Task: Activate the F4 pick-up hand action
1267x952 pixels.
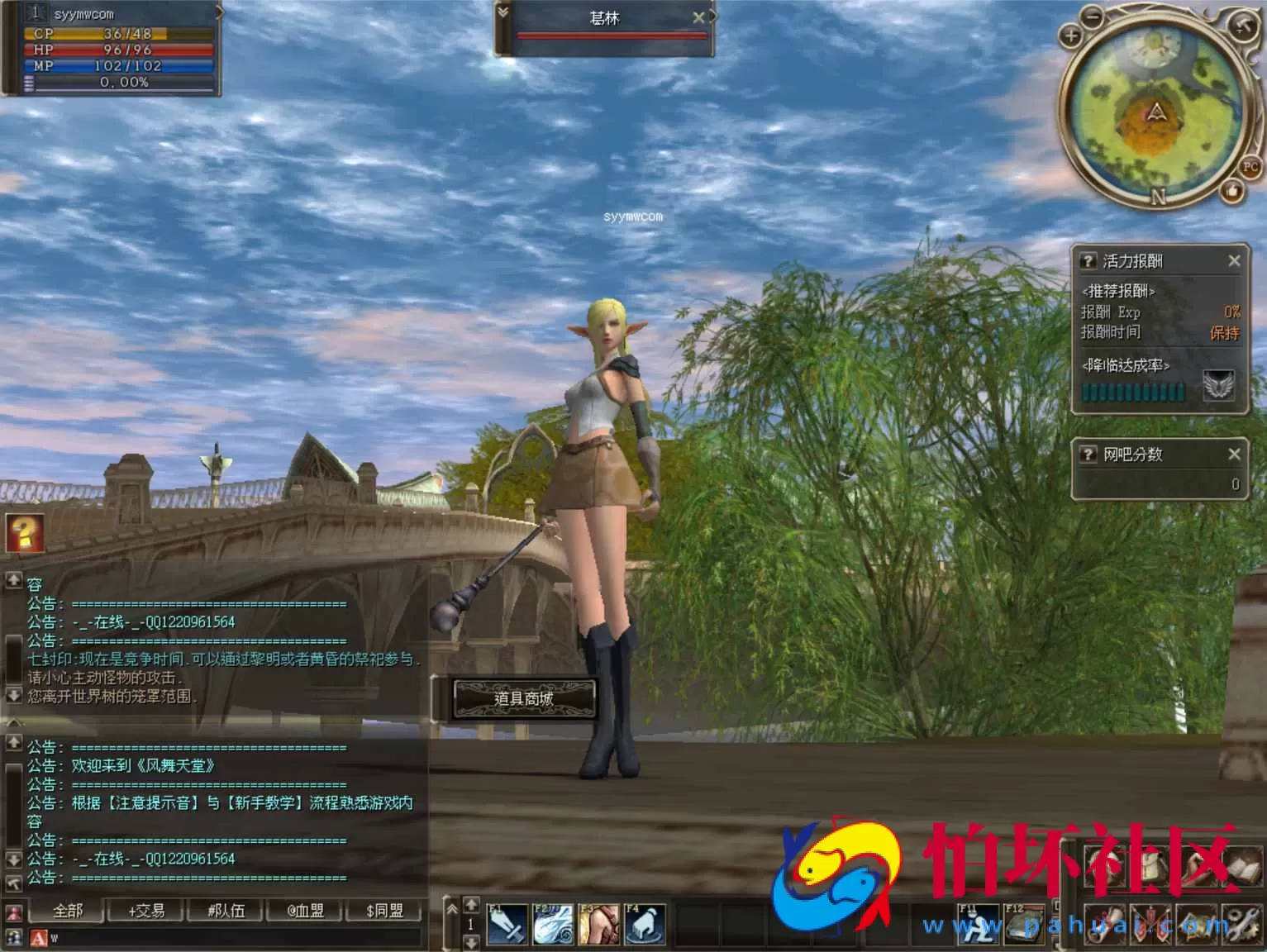Action: 645,924
